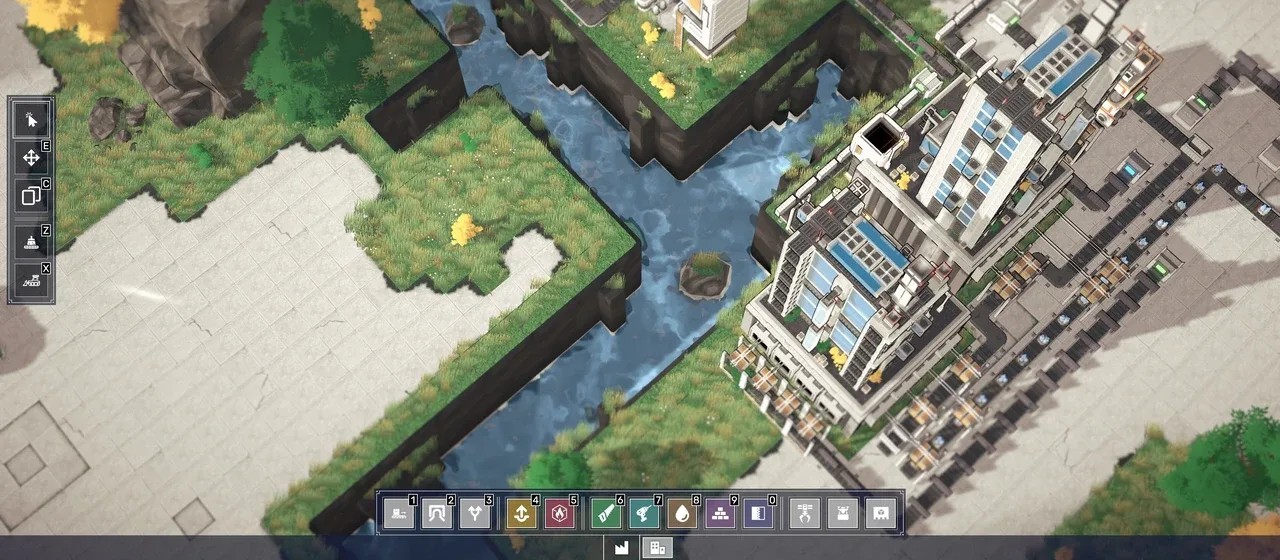Select the orange anchor-arrow tool
Screen dimensions: 1280x560
tap(521, 514)
